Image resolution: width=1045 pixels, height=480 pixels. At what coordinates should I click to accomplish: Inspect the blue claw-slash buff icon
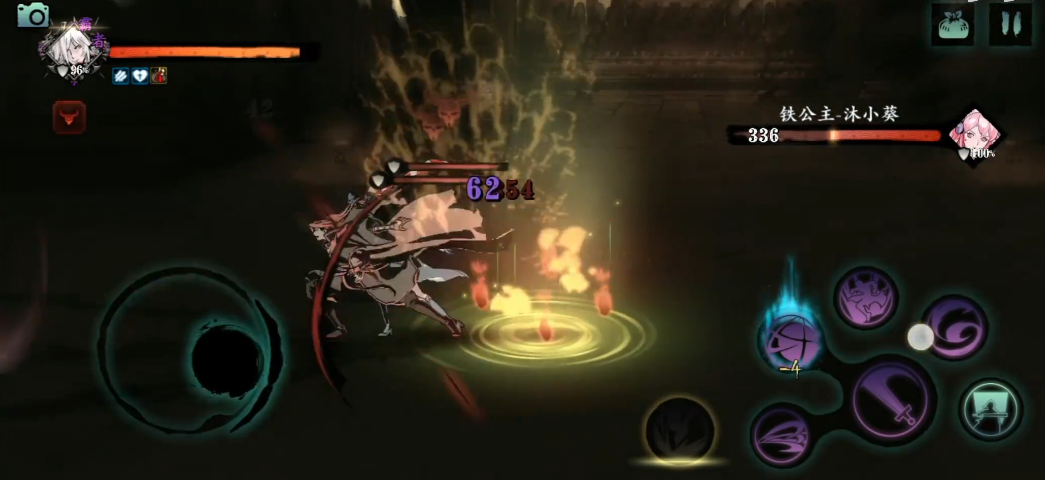(120, 75)
